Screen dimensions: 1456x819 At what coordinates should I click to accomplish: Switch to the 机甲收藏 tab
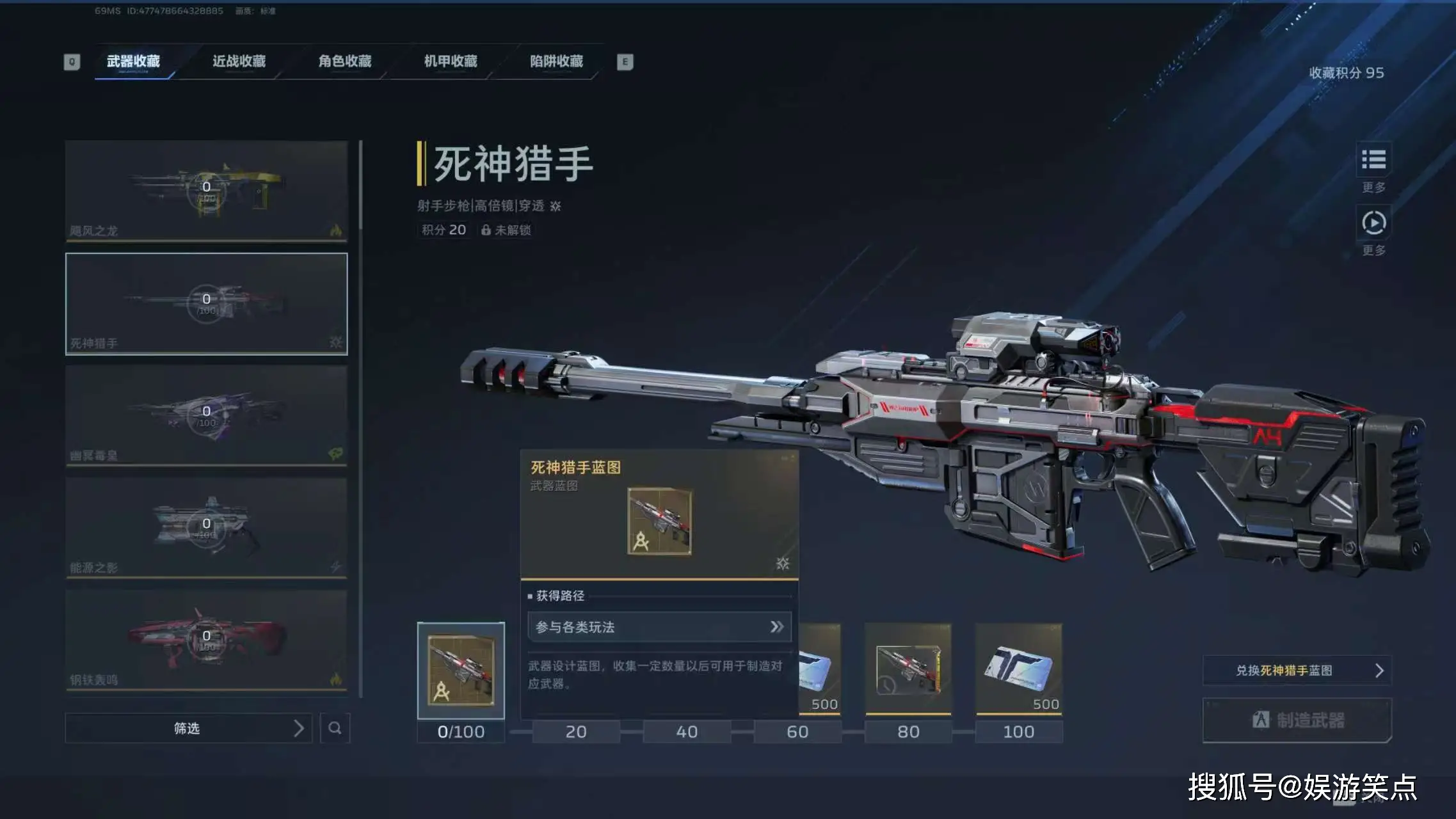tap(452, 61)
